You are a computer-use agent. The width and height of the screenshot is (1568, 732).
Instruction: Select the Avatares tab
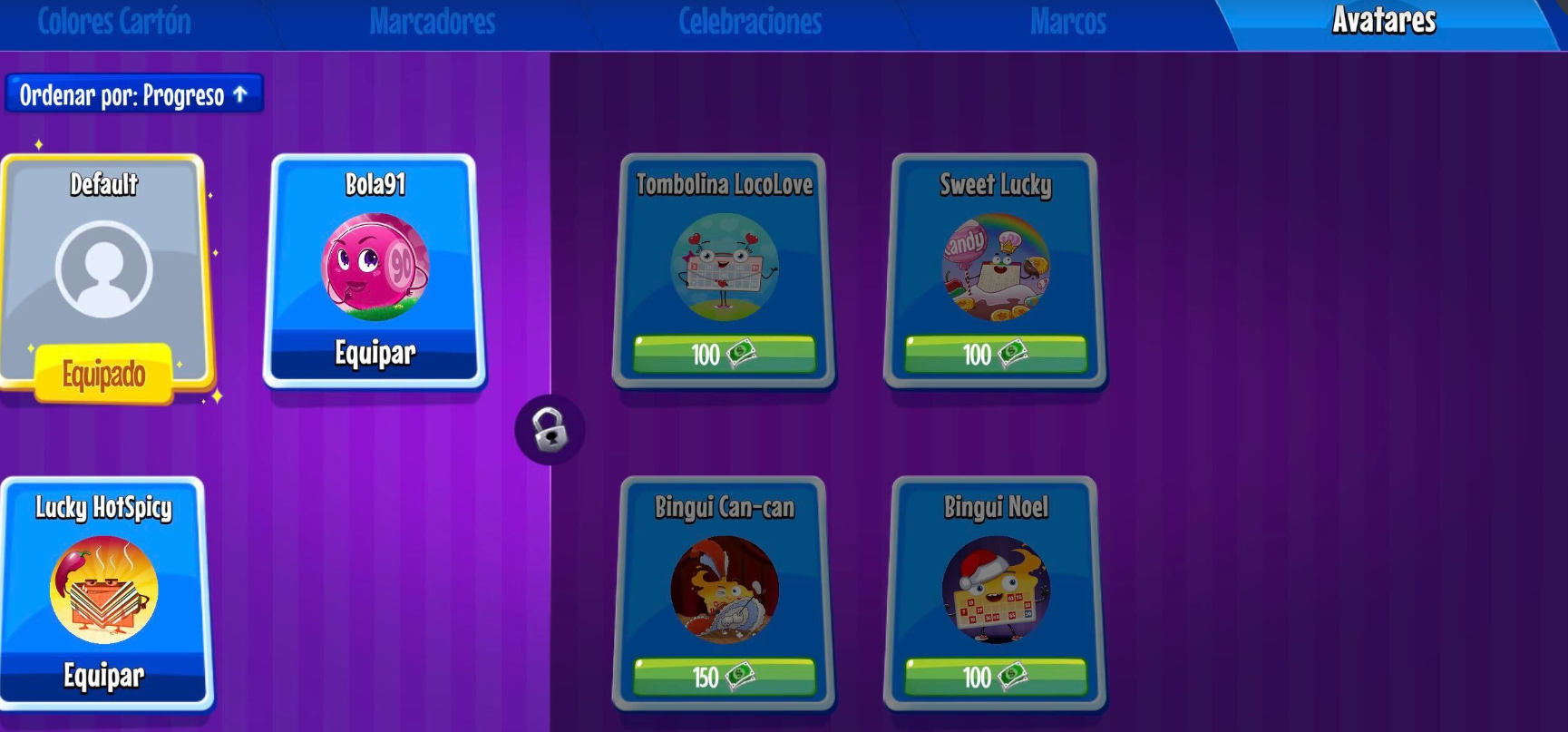click(x=1384, y=21)
